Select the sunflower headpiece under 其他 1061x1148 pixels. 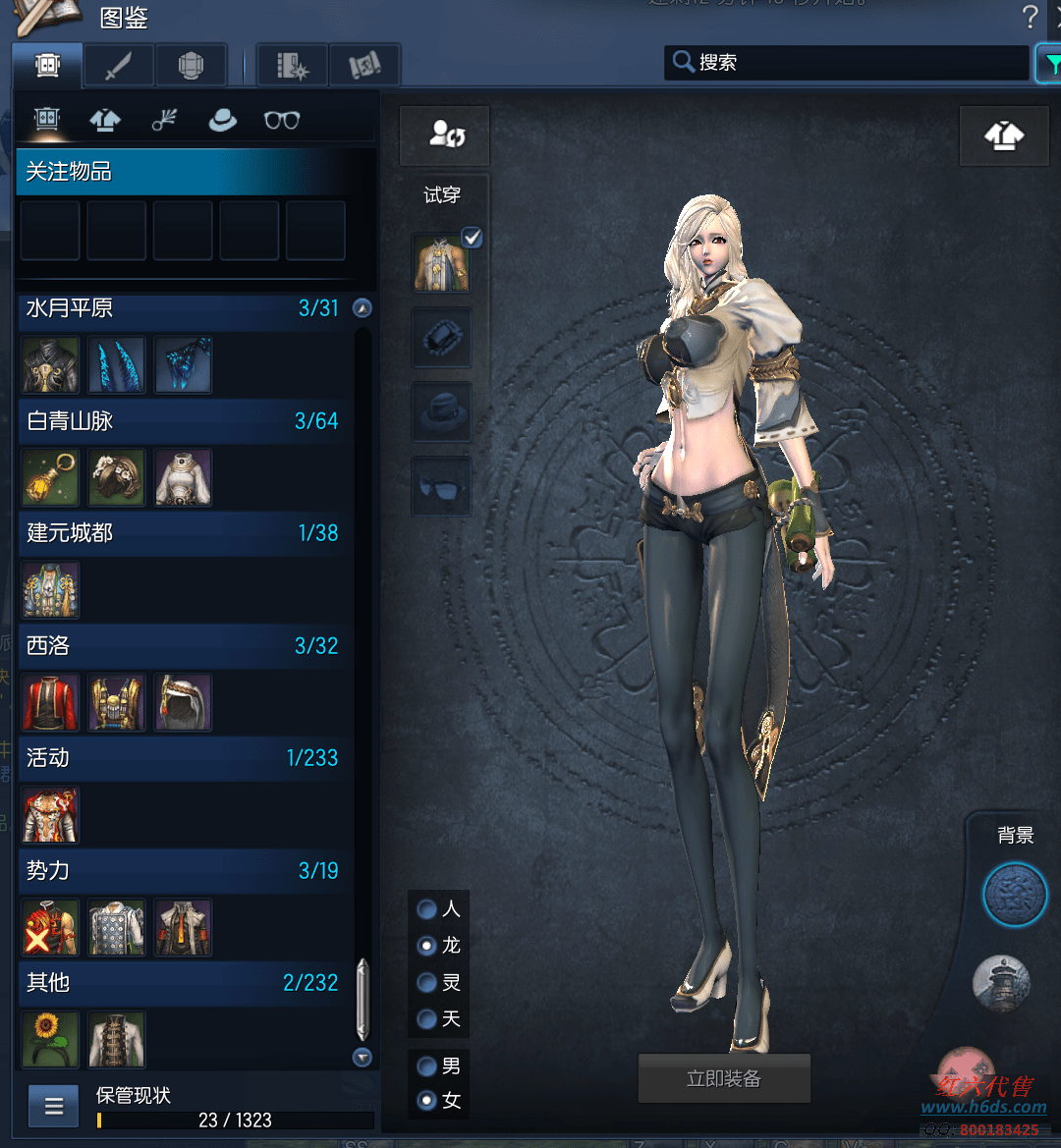click(49, 1039)
